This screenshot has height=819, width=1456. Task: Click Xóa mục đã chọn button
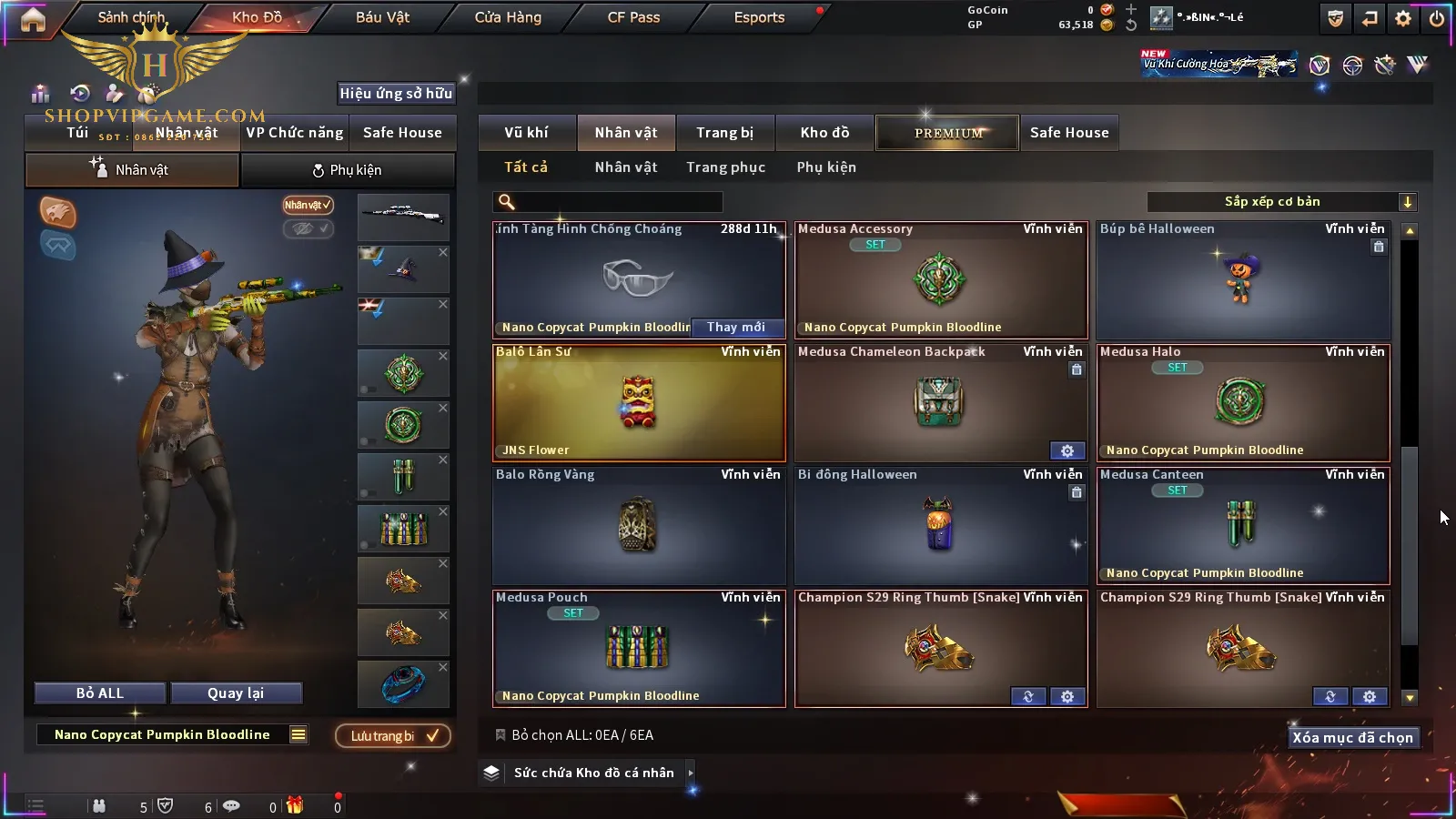(1352, 738)
